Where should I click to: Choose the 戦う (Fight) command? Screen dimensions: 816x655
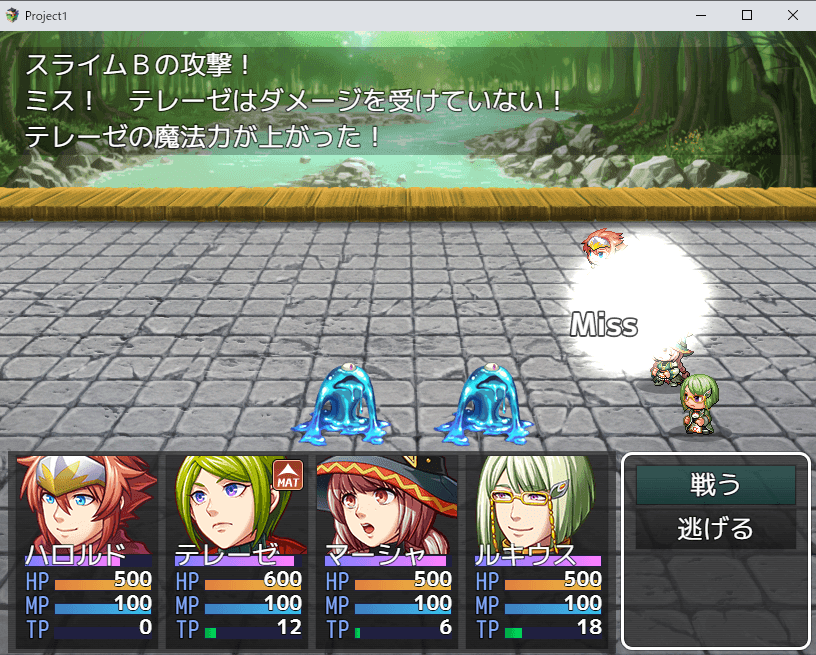[x=715, y=485]
